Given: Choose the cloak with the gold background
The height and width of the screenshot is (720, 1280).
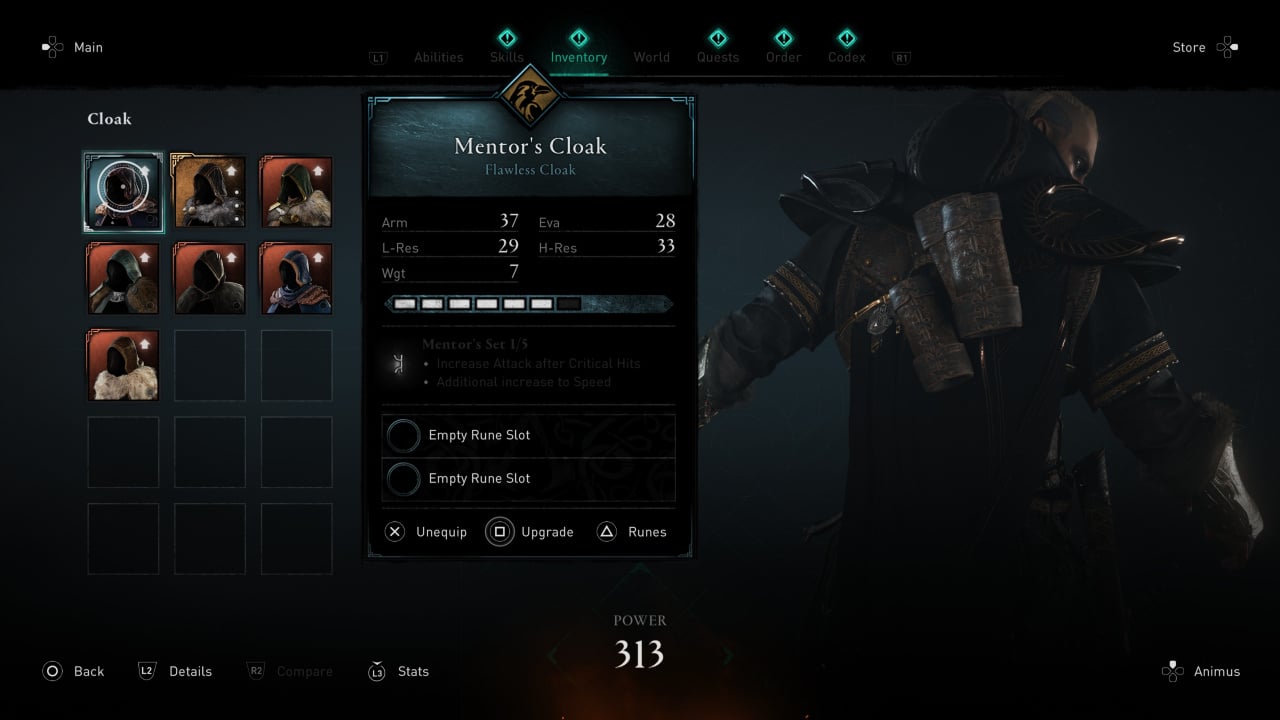Looking at the screenshot, I should [210, 191].
